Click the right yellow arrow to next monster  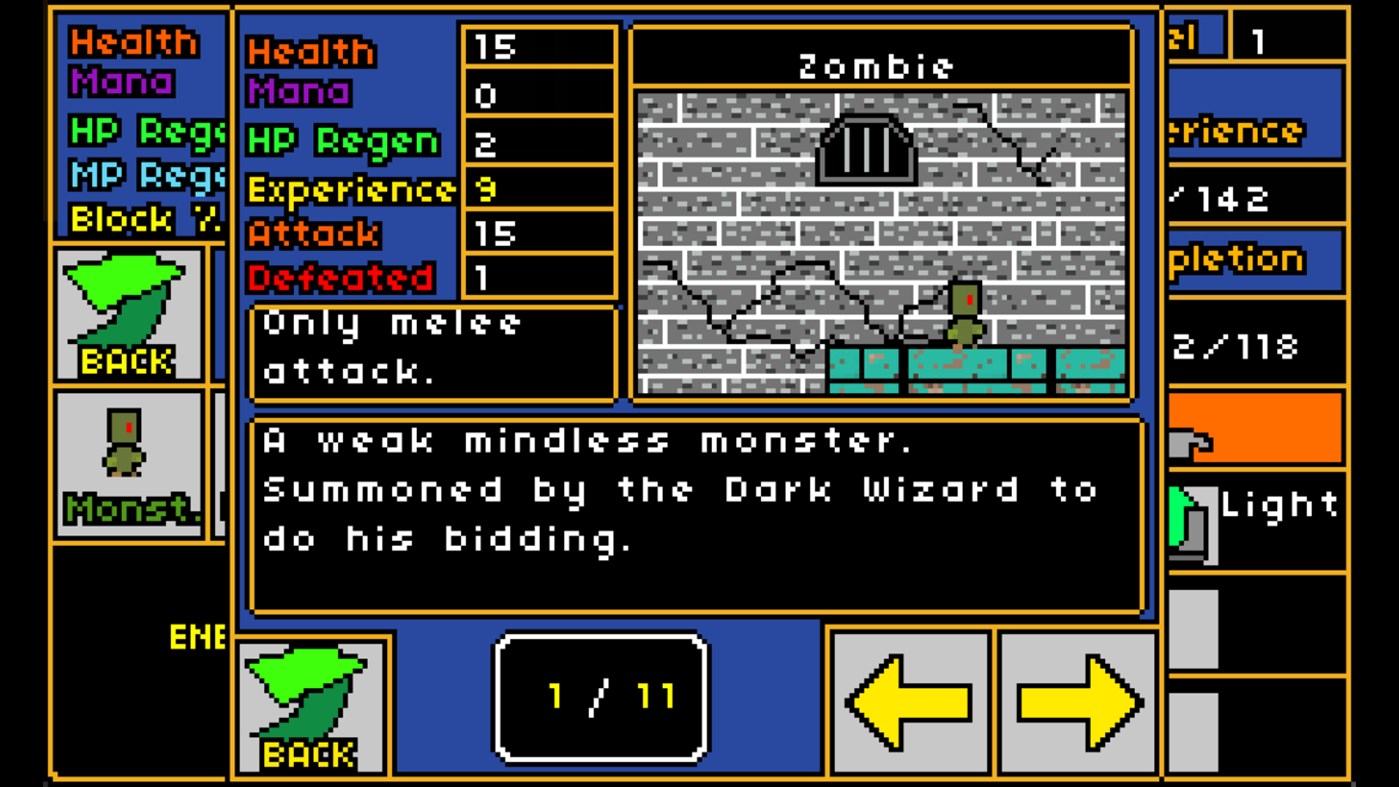pyautogui.click(x=1075, y=700)
